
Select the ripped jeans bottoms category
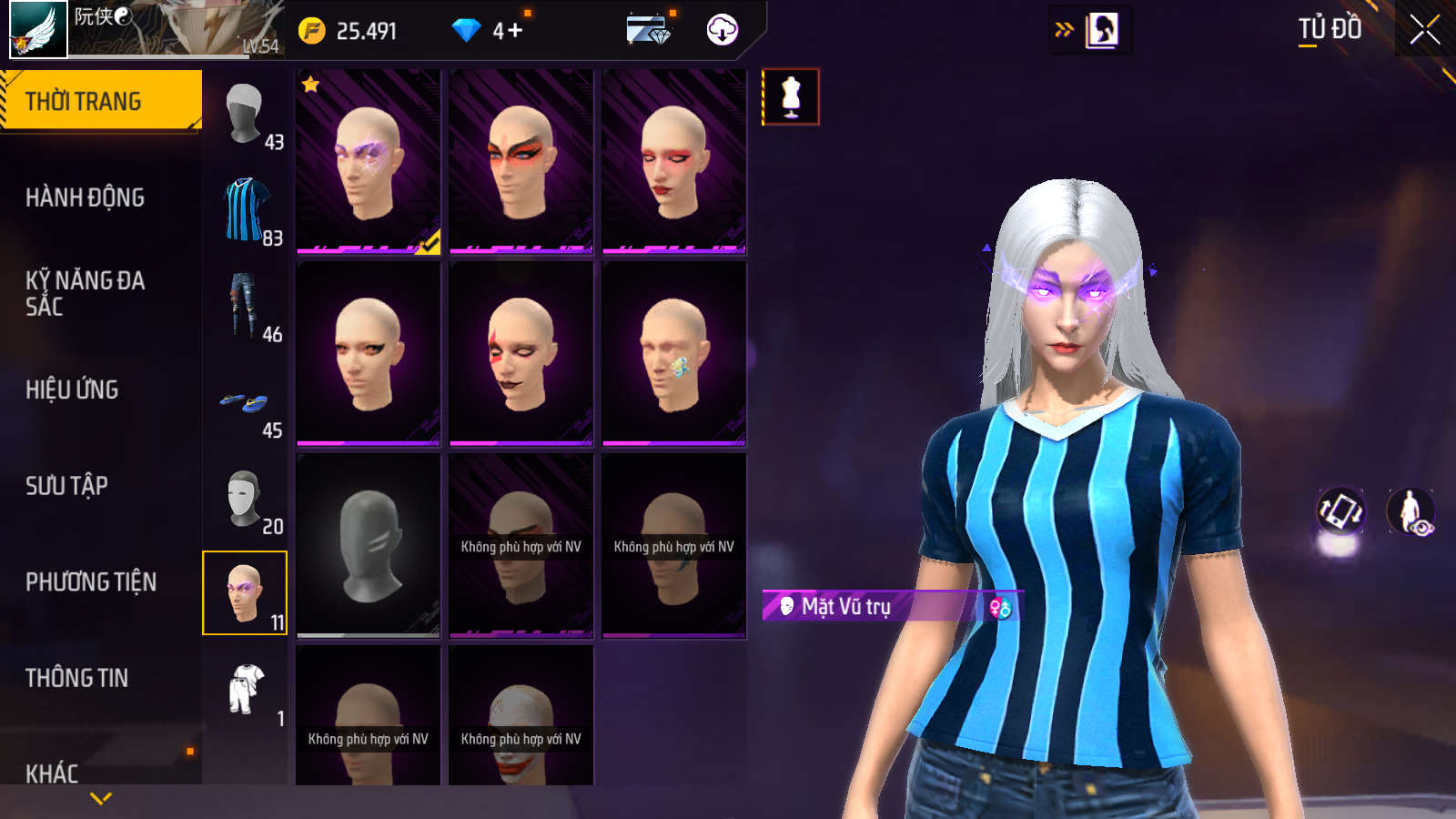tap(246, 307)
